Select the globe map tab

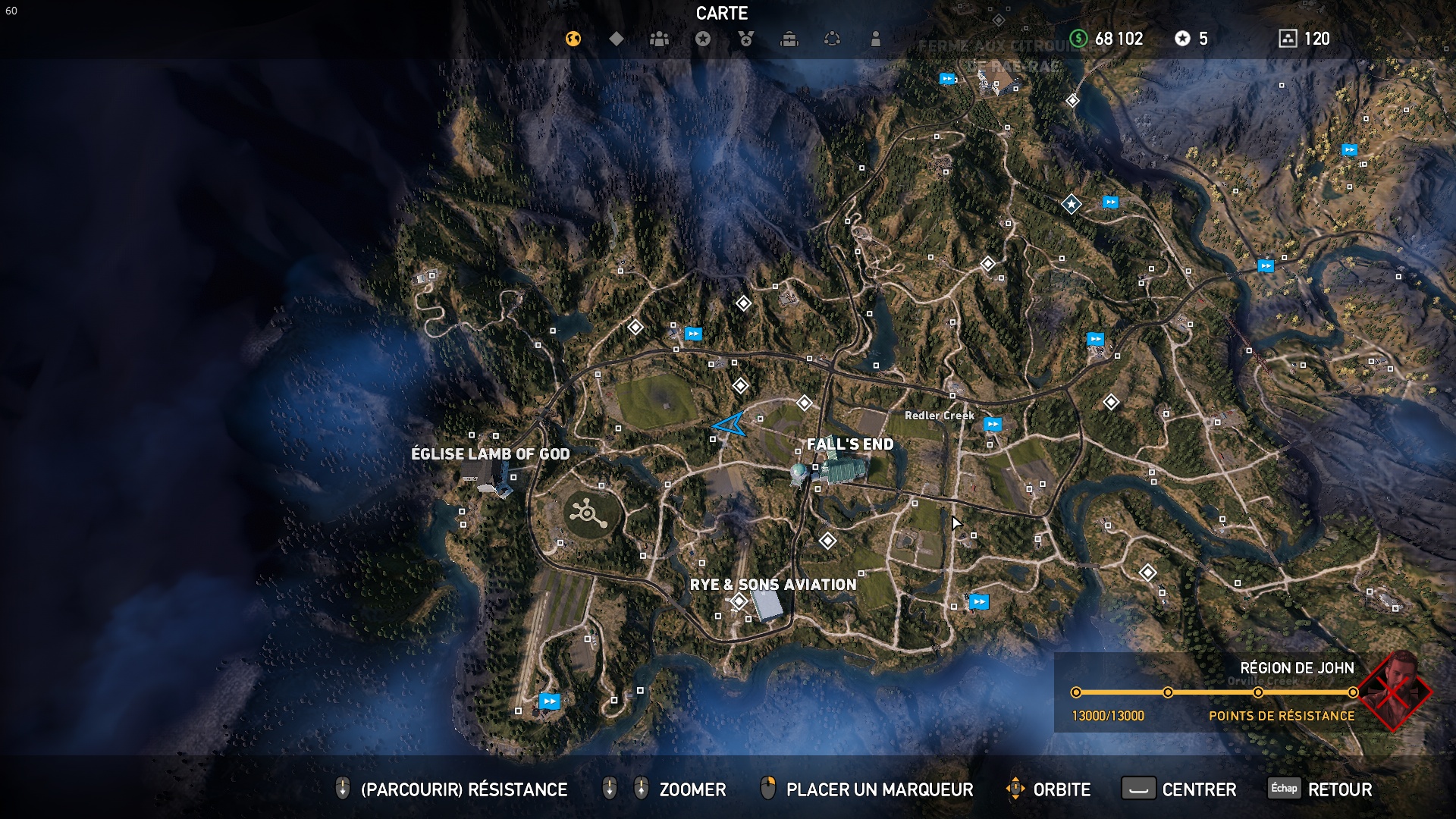point(573,39)
